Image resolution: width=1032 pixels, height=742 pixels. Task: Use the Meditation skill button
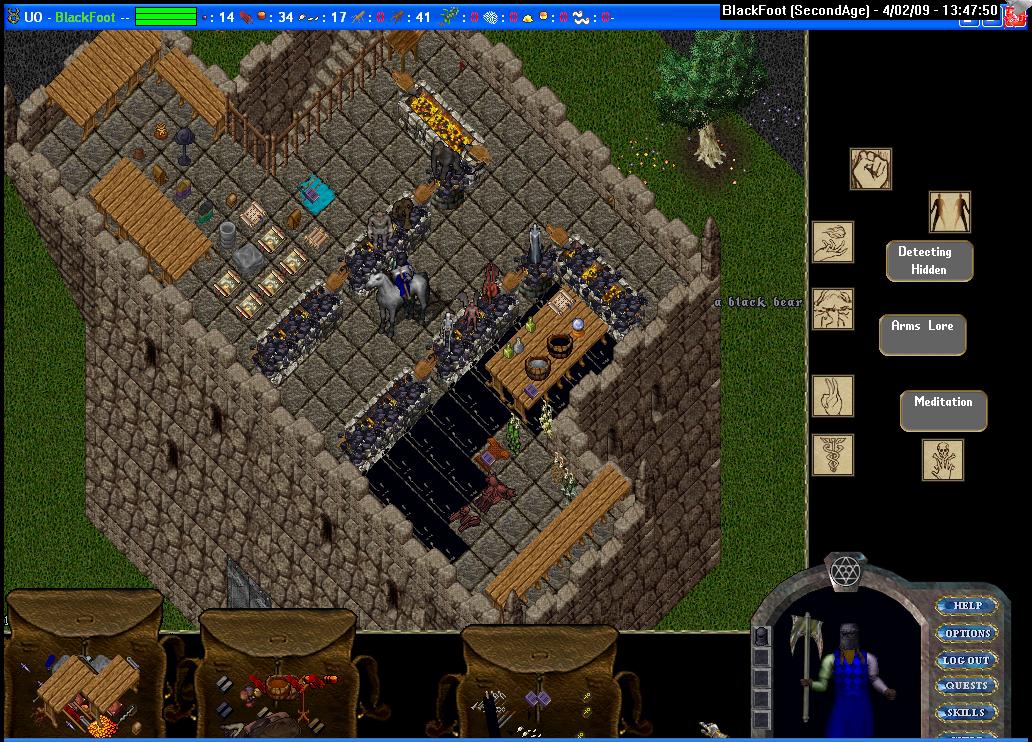point(943,409)
